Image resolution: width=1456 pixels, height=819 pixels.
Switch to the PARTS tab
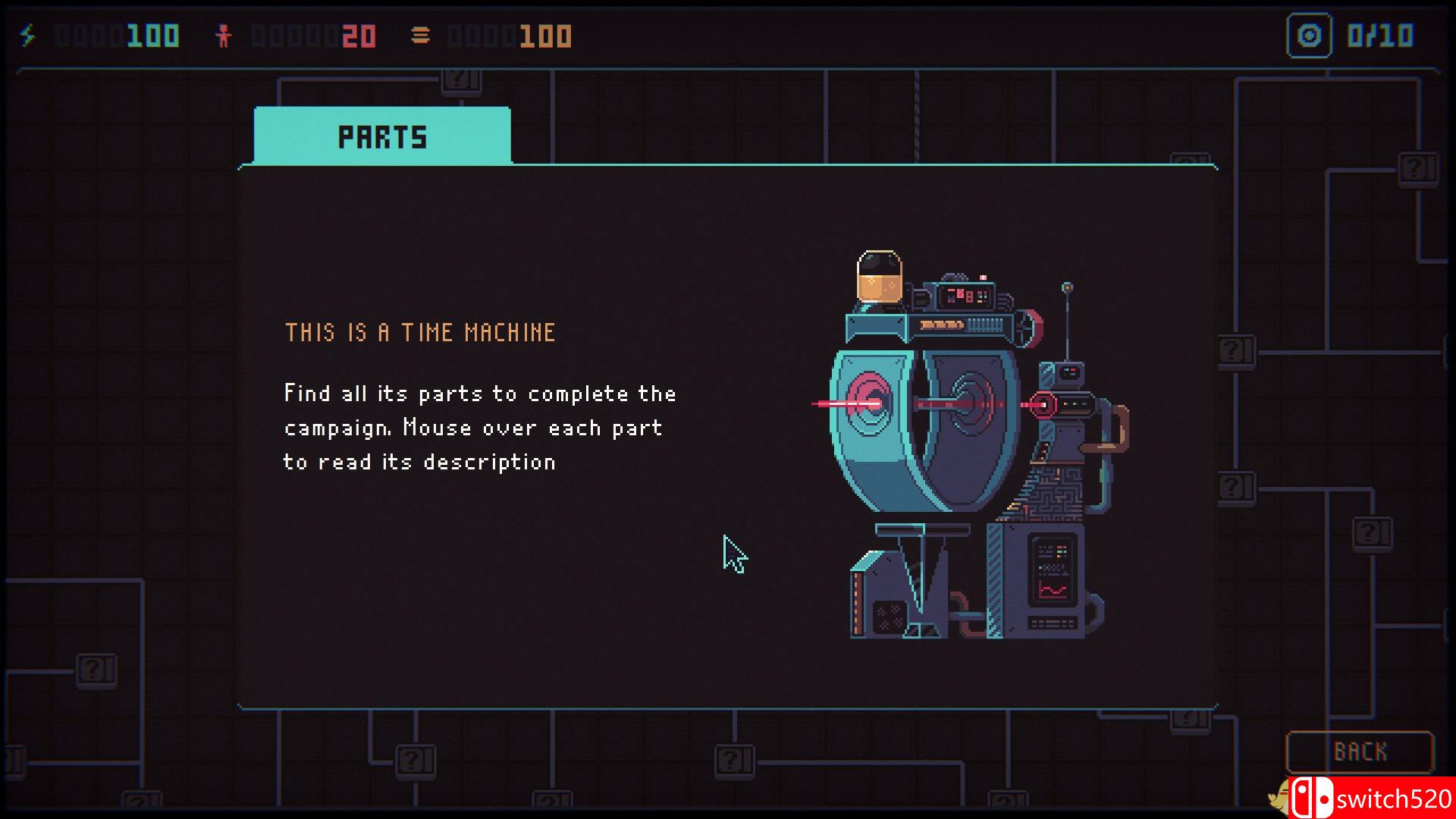point(381,136)
